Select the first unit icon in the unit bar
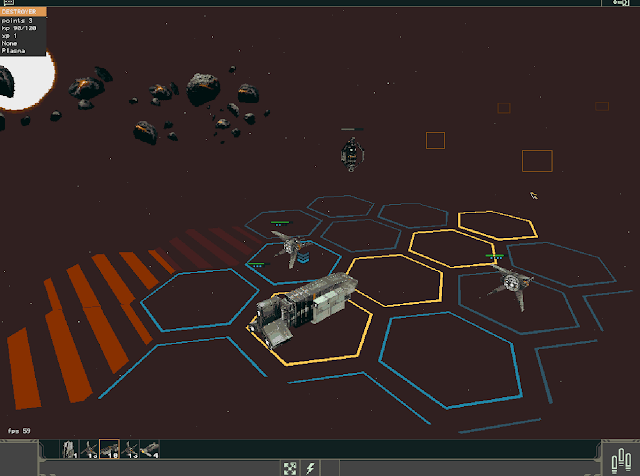This screenshot has height=476, width=640. coord(68,450)
